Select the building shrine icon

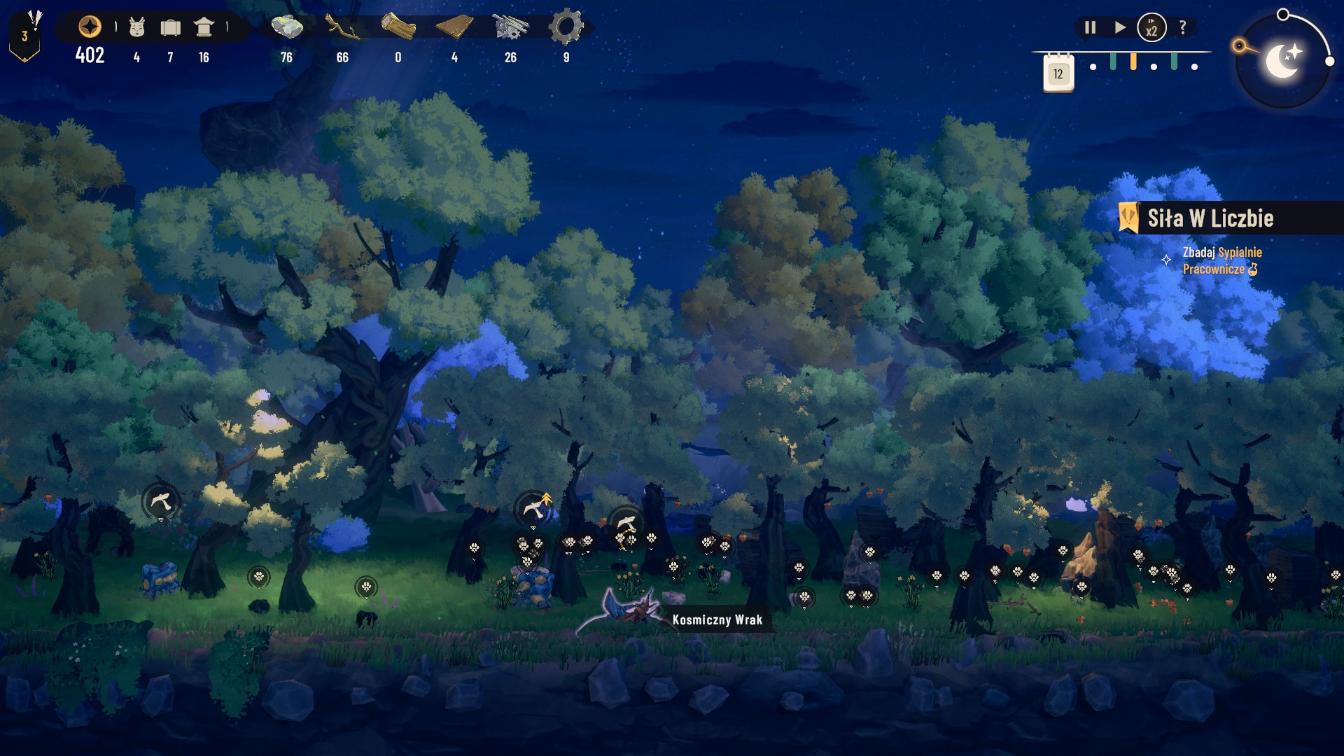pyautogui.click(x=204, y=27)
